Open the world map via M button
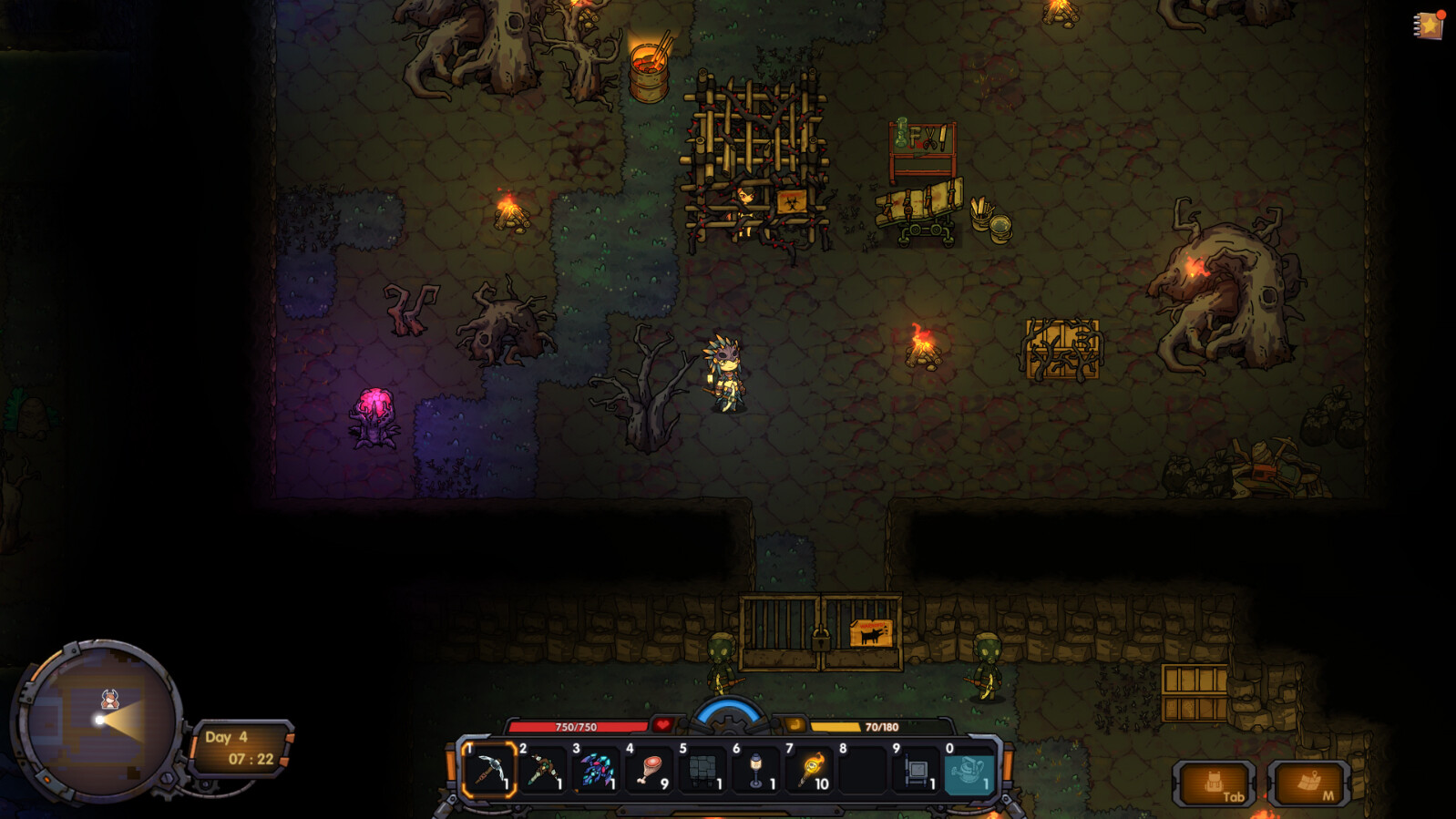This screenshot has height=819, width=1456. [1310, 782]
